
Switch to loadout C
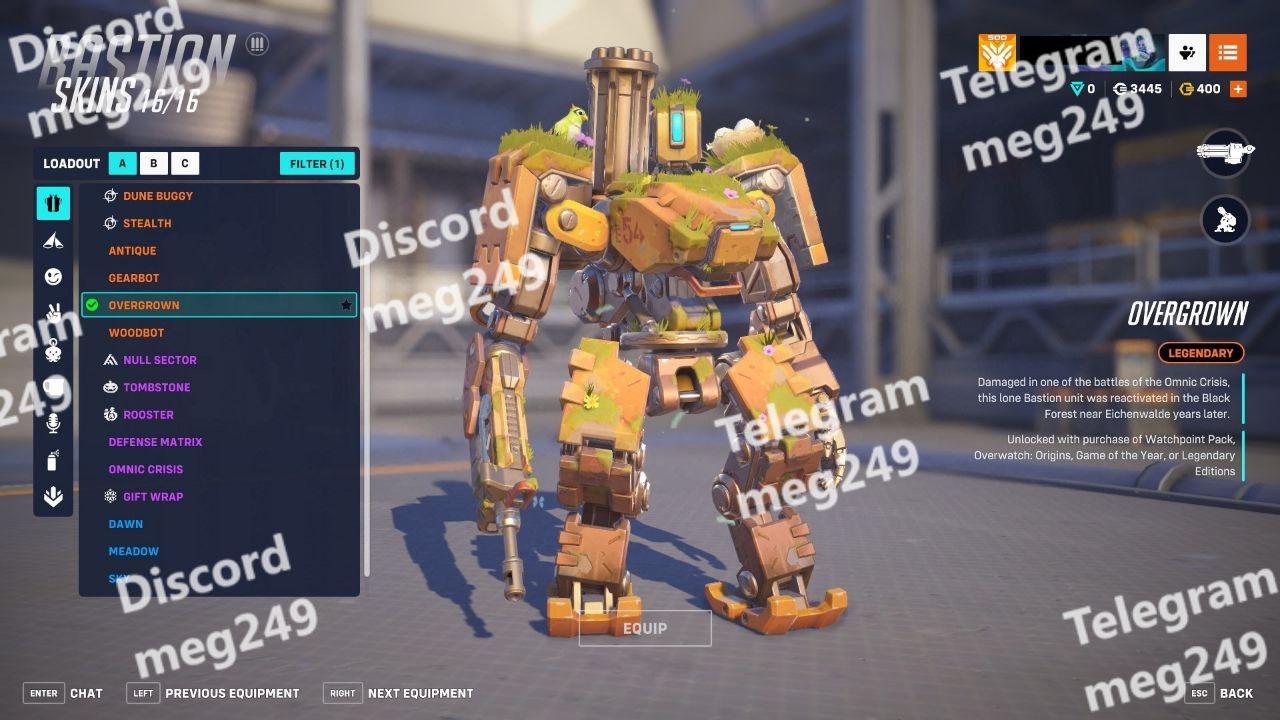(x=185, y=164)
